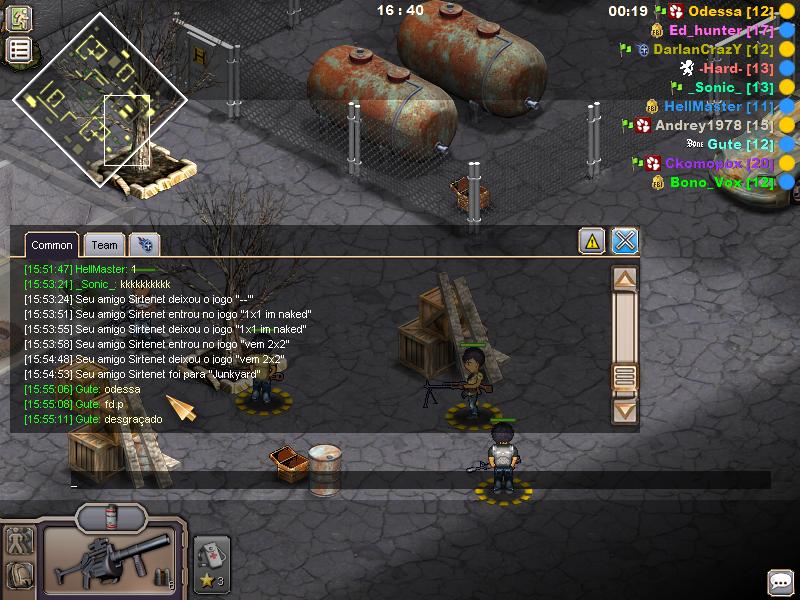The height and width of the screenshot is (600, 800).
Task: Click the chat scroll up arrow
Action: pos(624,279)
